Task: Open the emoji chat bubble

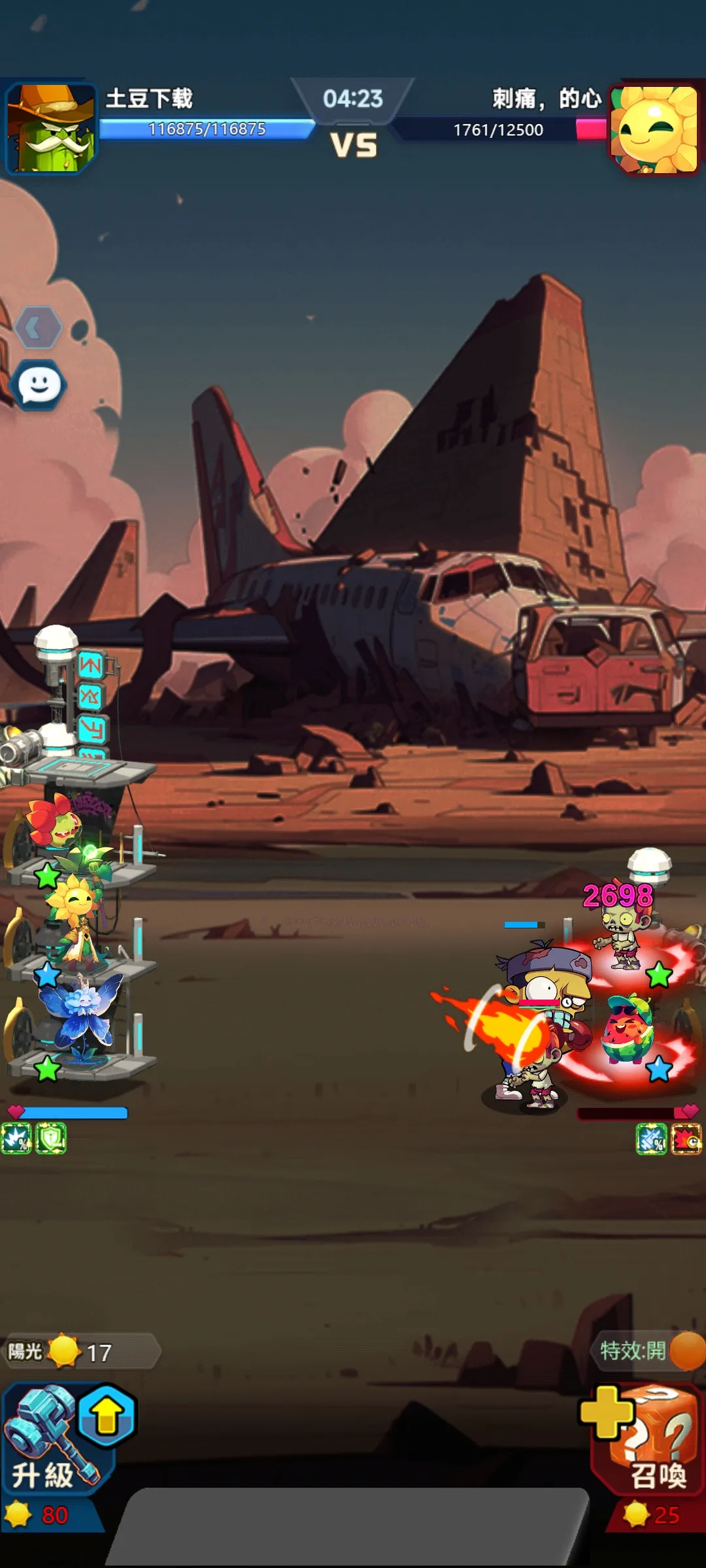Action: pos(39,385)
